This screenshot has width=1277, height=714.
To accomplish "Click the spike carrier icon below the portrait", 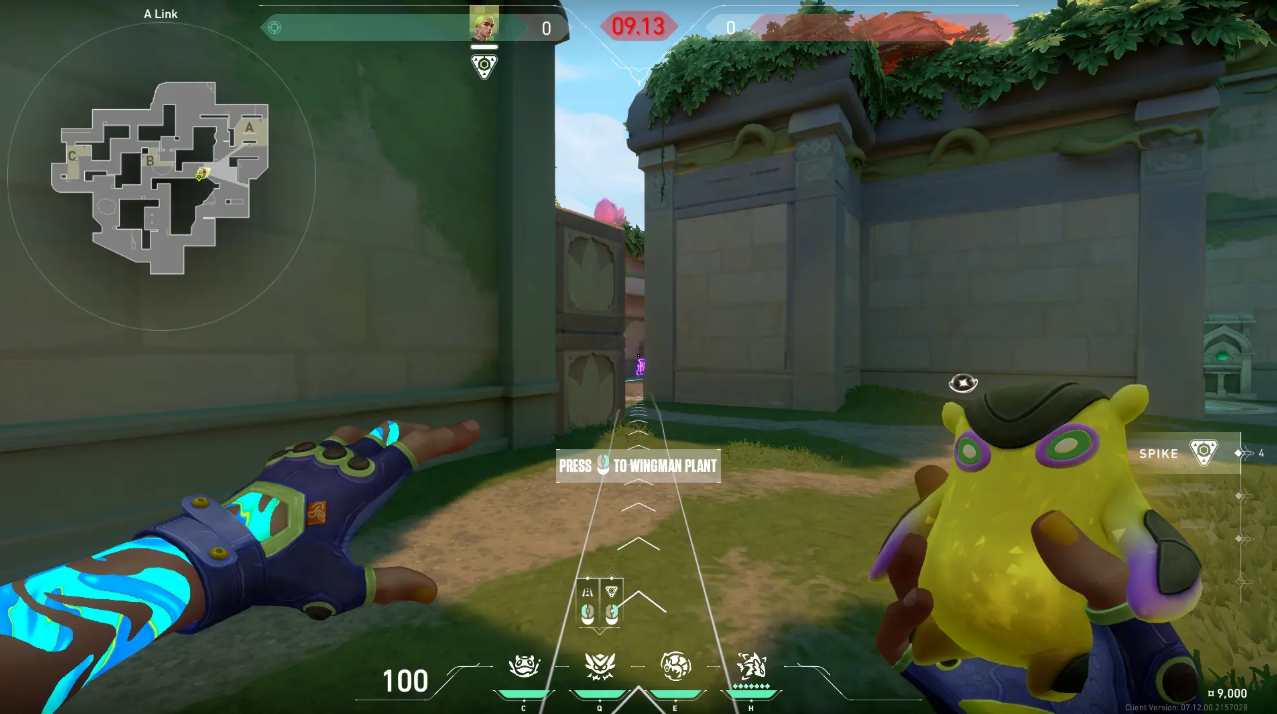I will (484, 67).
